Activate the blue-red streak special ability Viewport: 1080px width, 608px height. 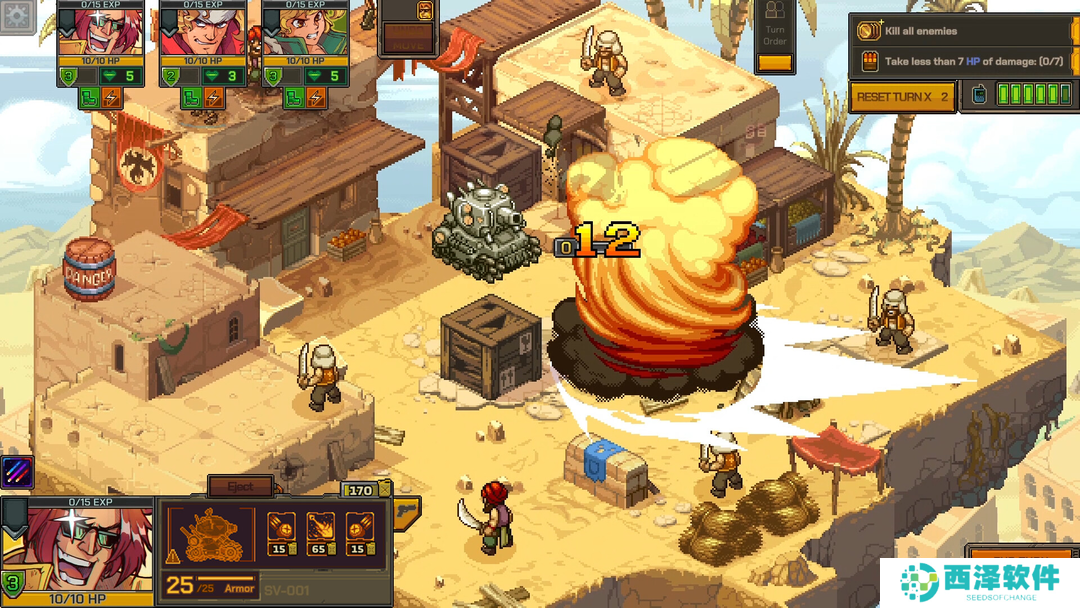point(18,471)
